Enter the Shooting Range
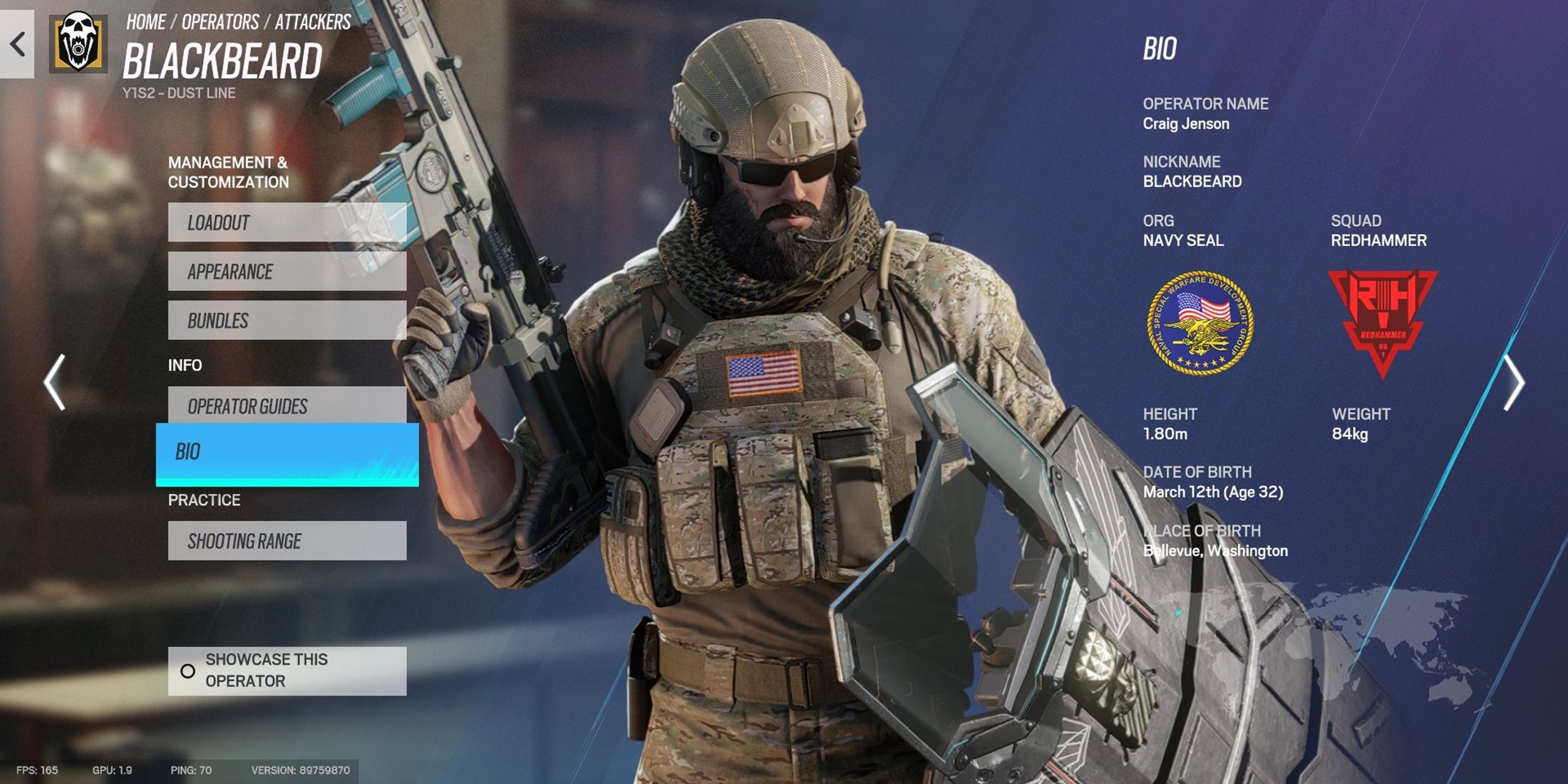The image size is (1568, 784). (287, 541)
